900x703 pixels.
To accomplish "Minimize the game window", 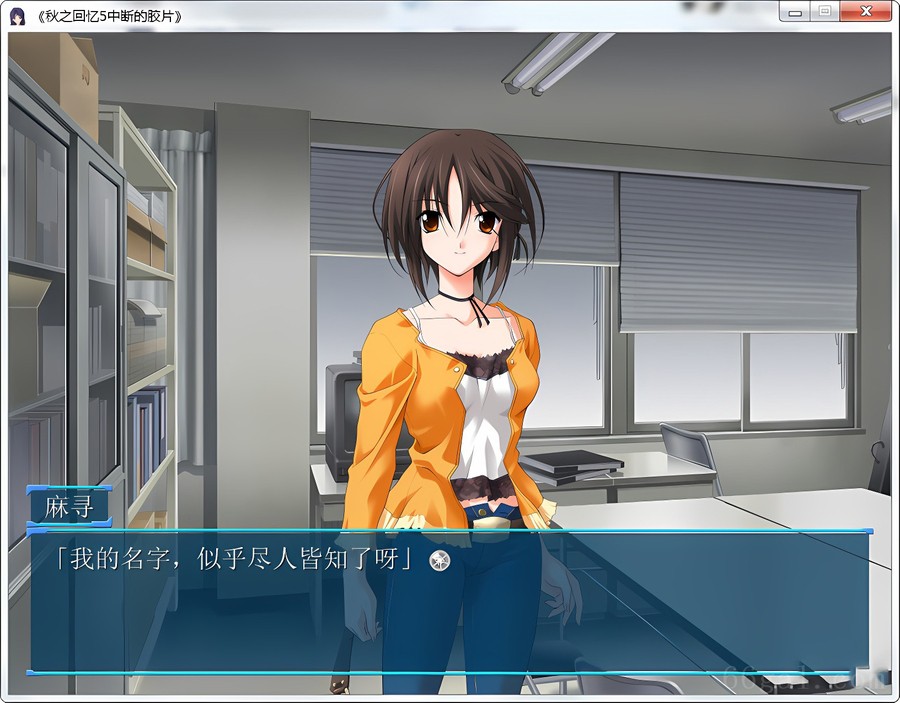I will click(795, 12).
